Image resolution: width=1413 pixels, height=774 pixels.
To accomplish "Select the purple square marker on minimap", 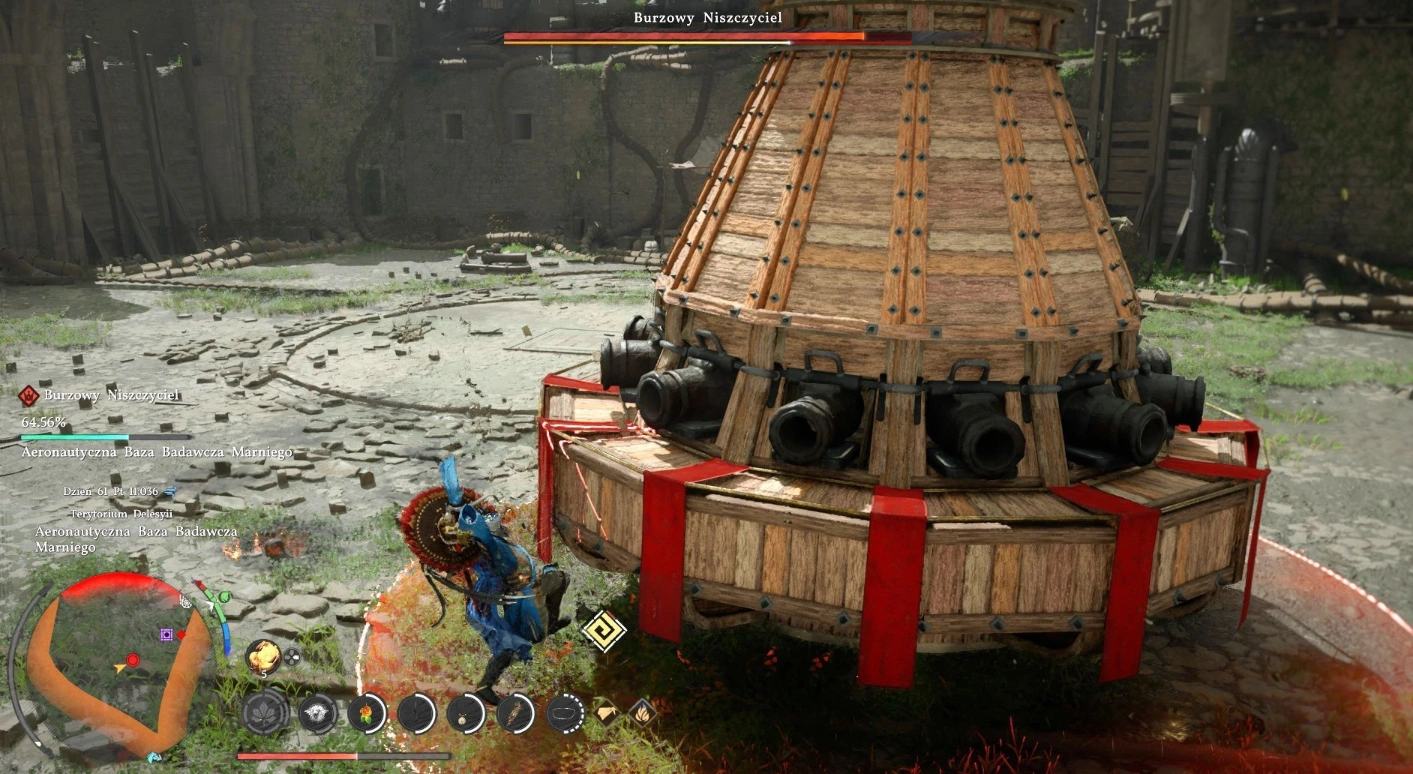I will [x=166, y=634].
